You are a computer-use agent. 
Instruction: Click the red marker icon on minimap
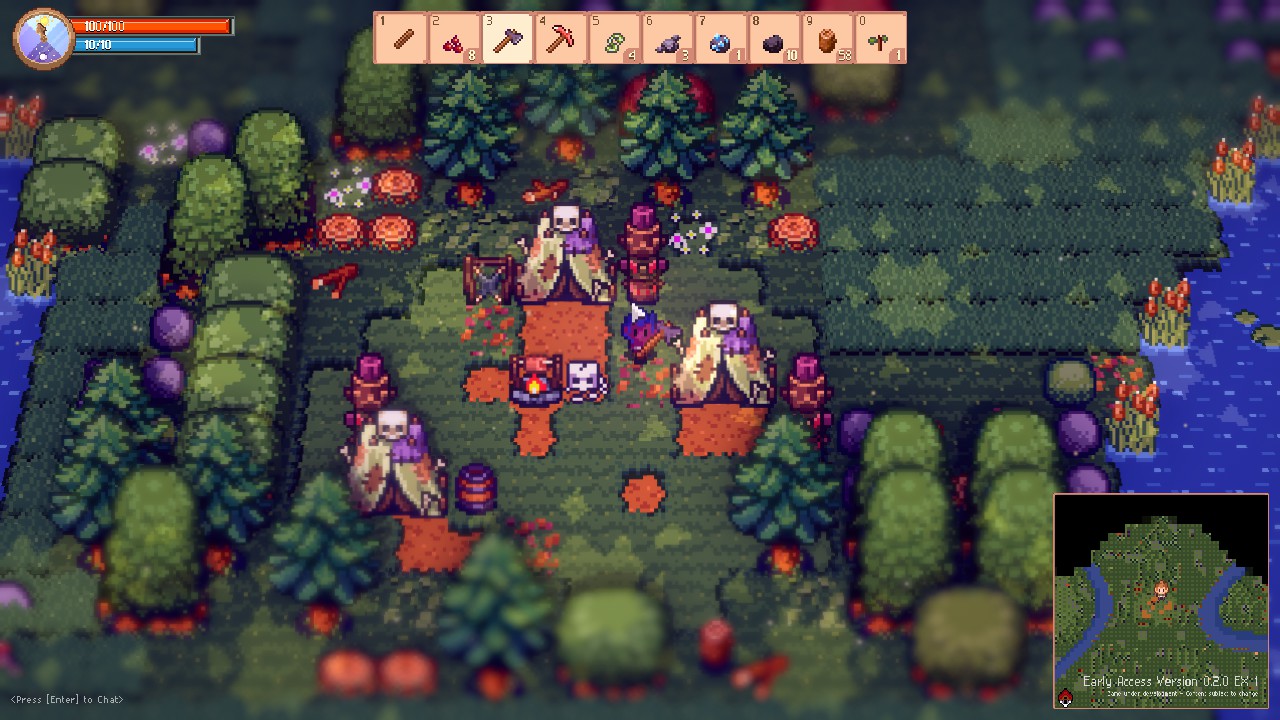pos(1066,698)
